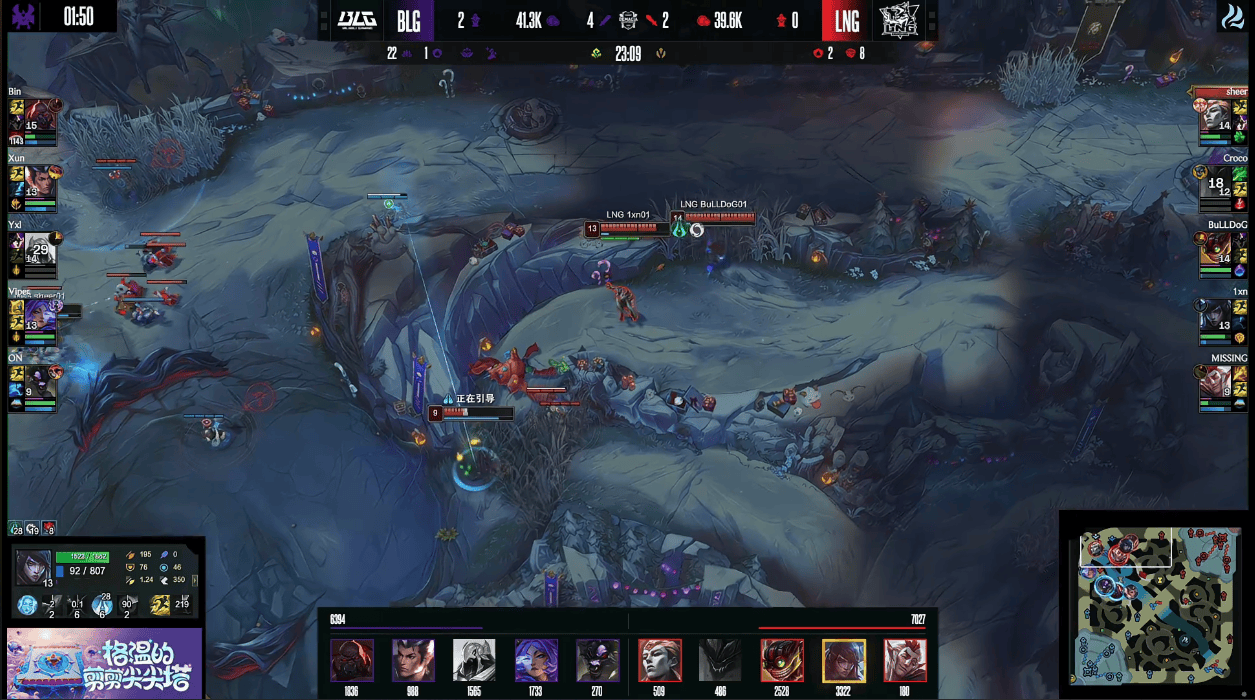Viewport: 1255px width, 700px height.
Task: Select Yxl's greyed-out player portrait
Action: tap(40, 250)
